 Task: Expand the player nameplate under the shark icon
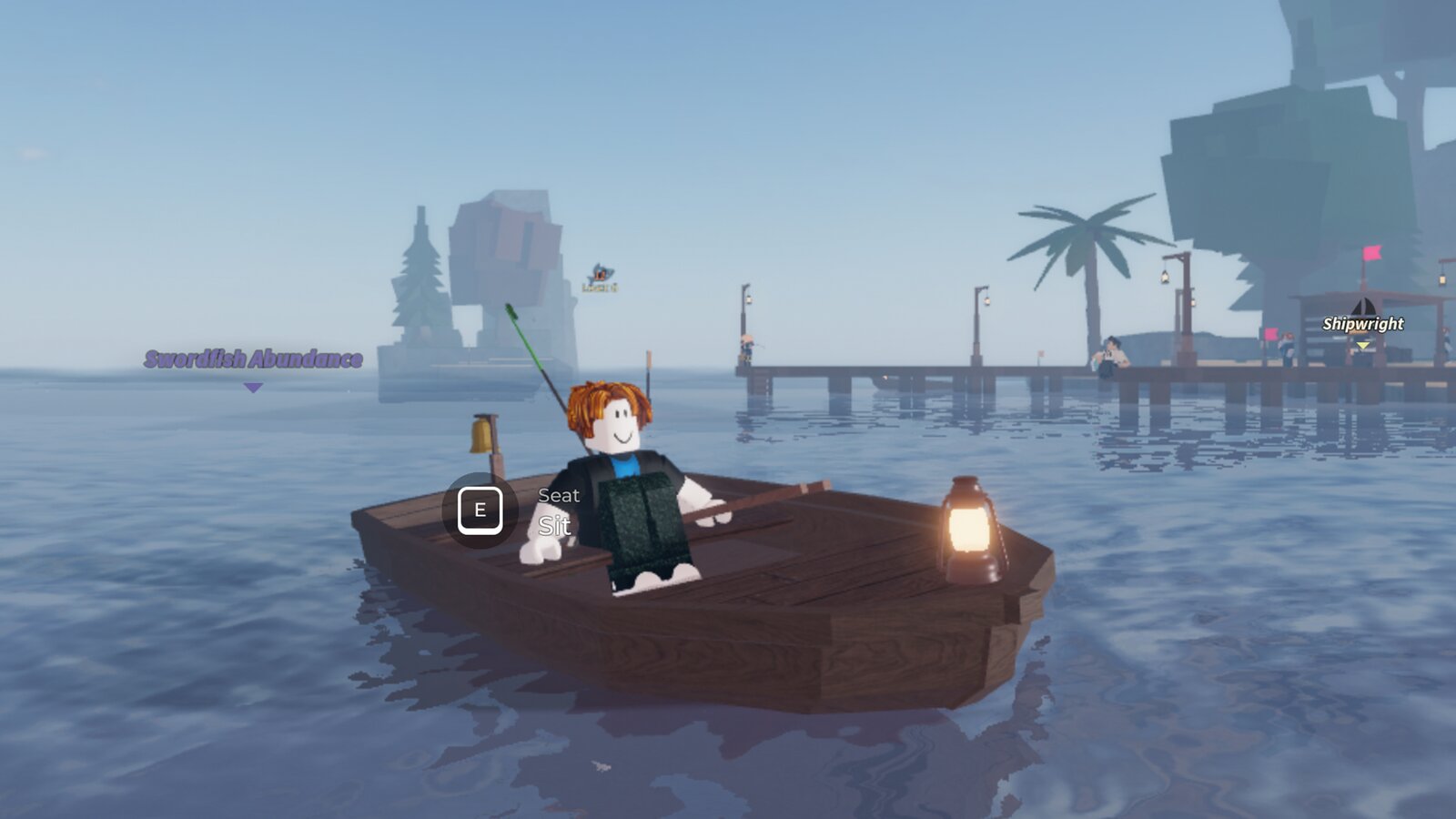600,288
